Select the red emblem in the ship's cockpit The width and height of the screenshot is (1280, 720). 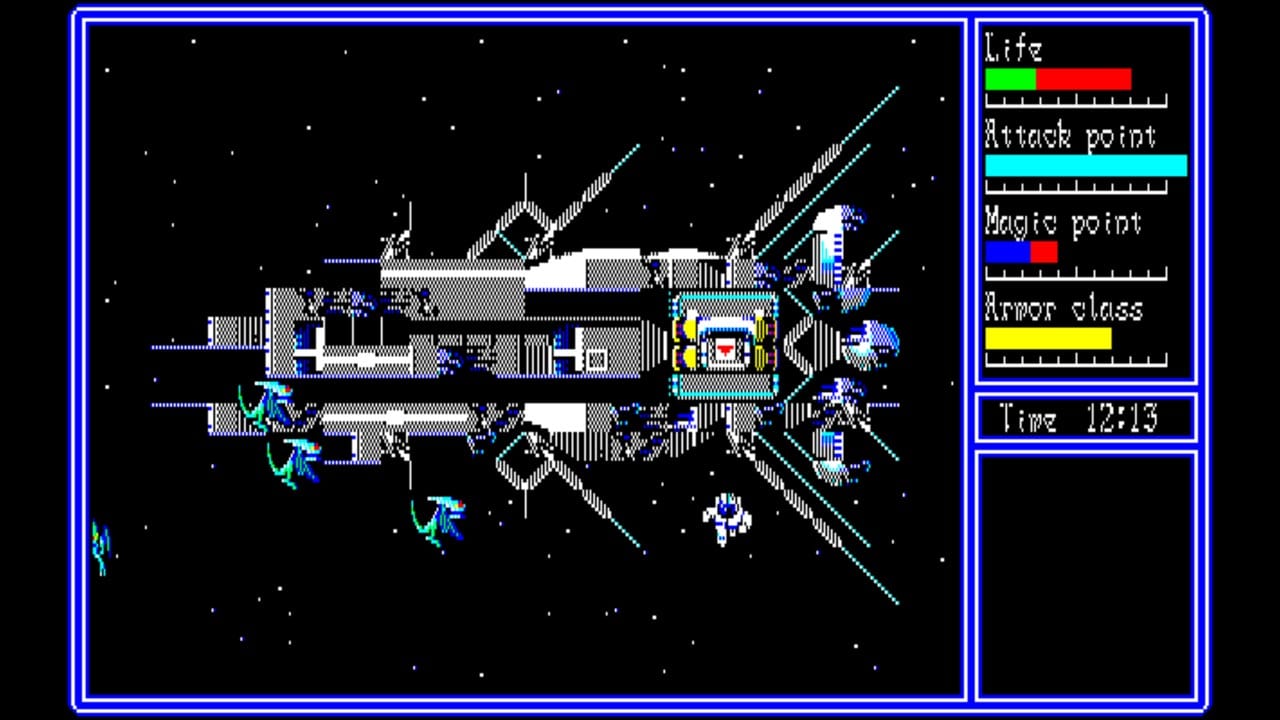[724, 348]
